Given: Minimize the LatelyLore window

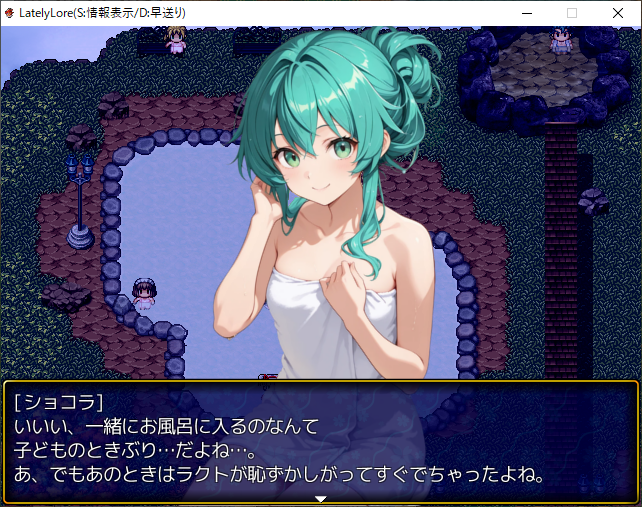Looking at the screenshot, I should point(526,13).
